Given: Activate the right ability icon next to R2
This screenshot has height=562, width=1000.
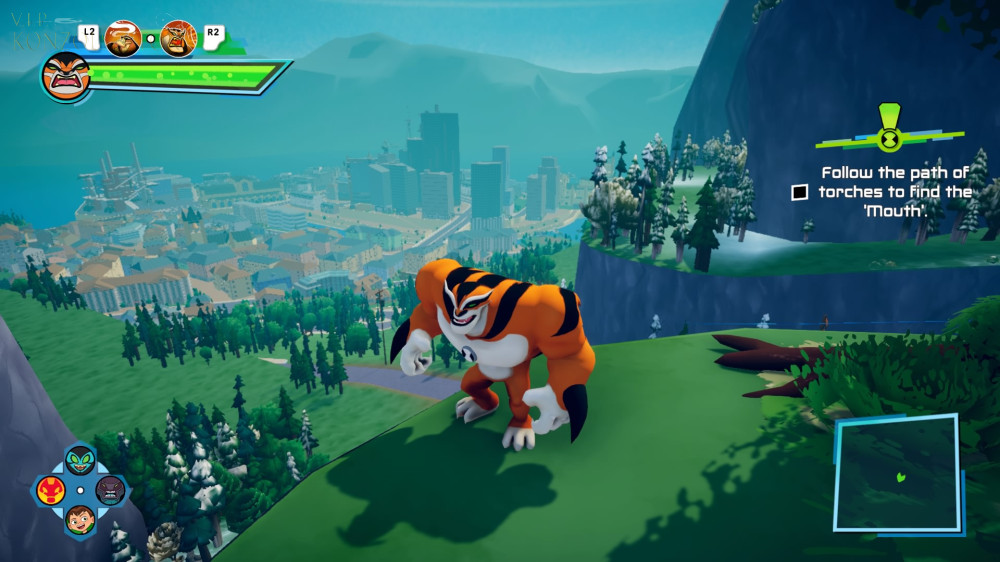Looking at the screenshot, I should click(x=179, y=38).
